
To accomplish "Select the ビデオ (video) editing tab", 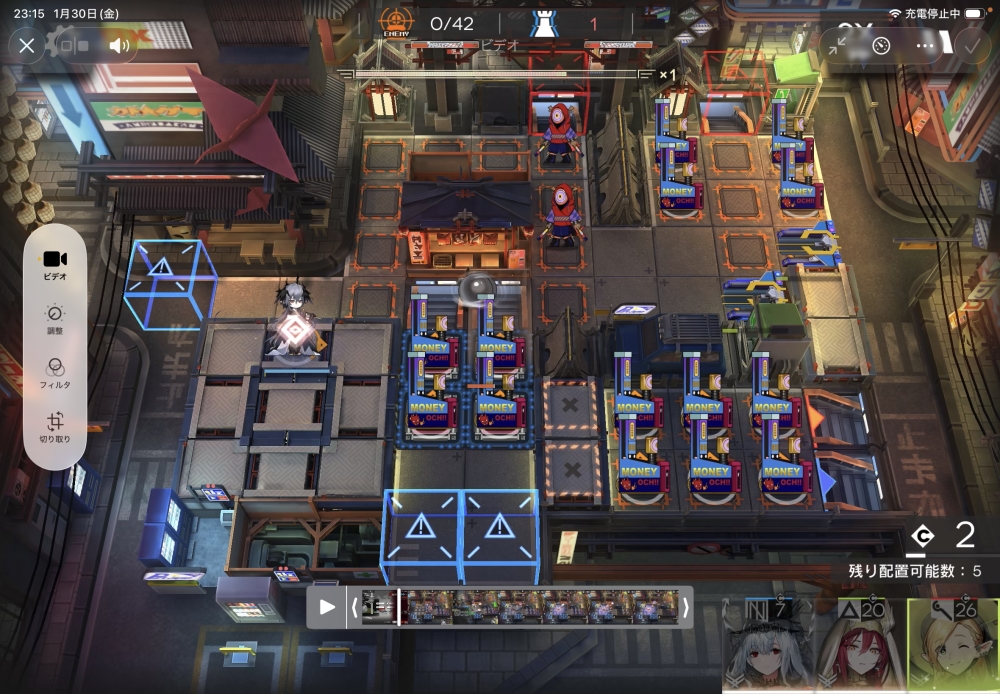I will tap(55, 264).
